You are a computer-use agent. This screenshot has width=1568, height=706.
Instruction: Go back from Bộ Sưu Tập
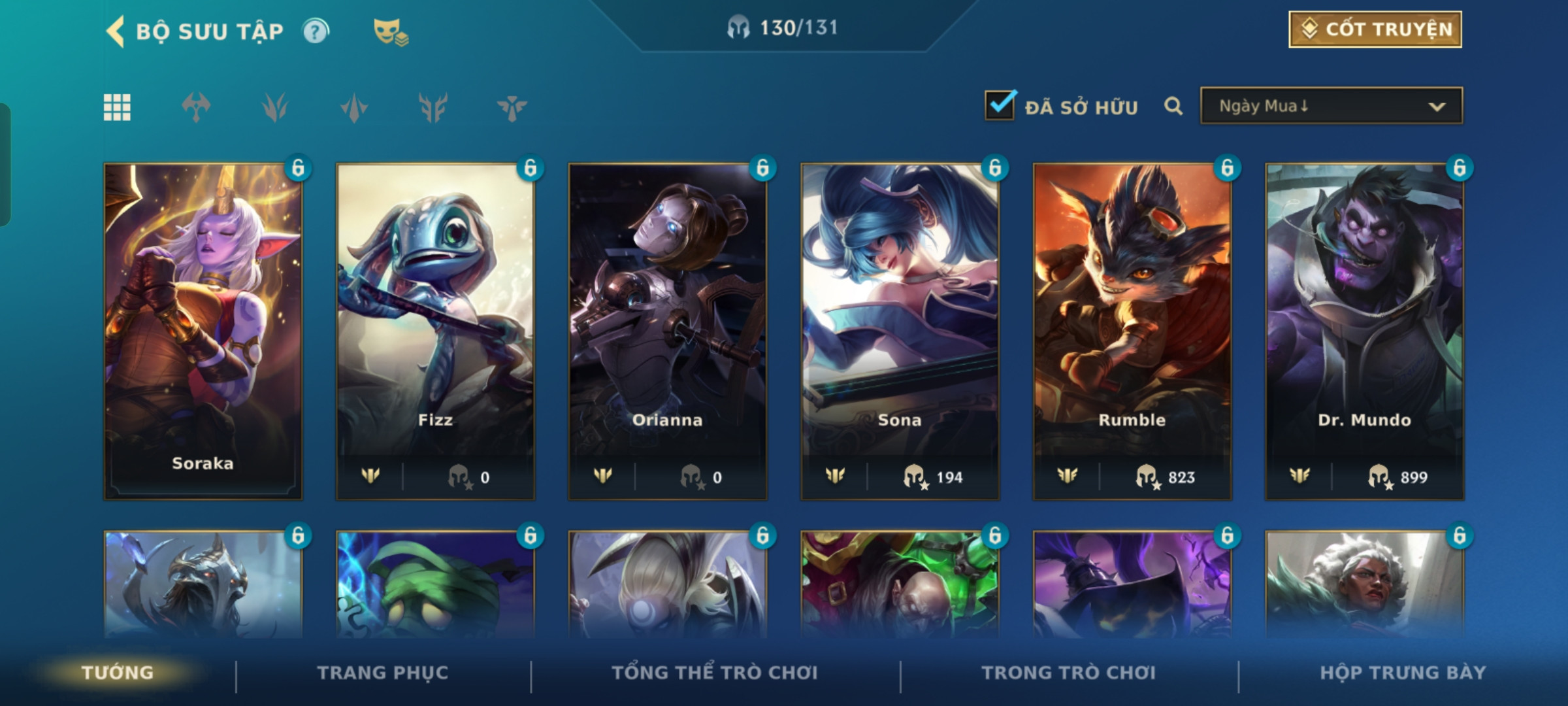click(116, 31)
